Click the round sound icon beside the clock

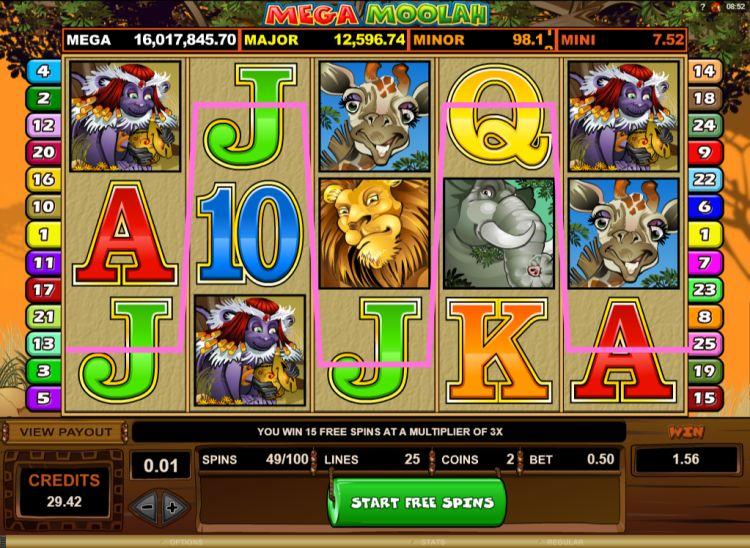pyautogui.click(x=718, y=7)
